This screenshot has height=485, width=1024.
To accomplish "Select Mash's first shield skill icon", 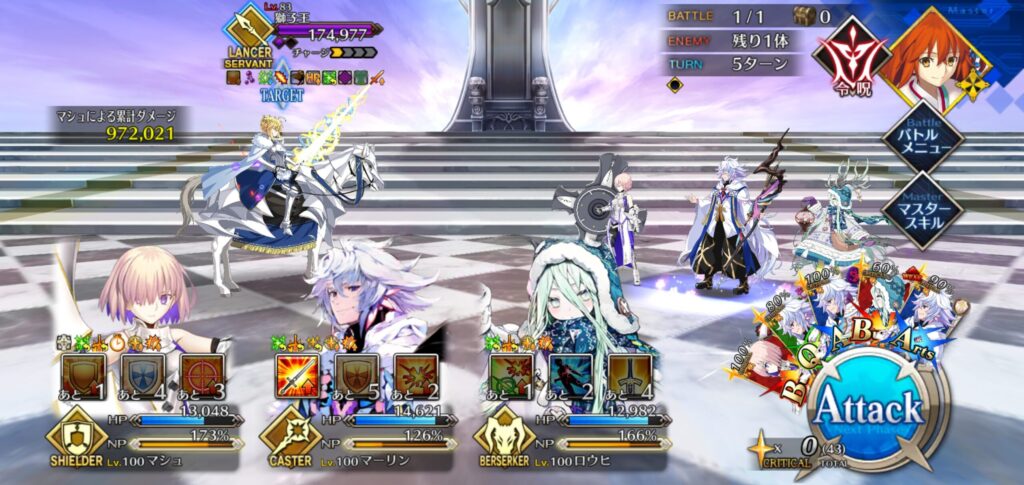I will coord(82,376).
